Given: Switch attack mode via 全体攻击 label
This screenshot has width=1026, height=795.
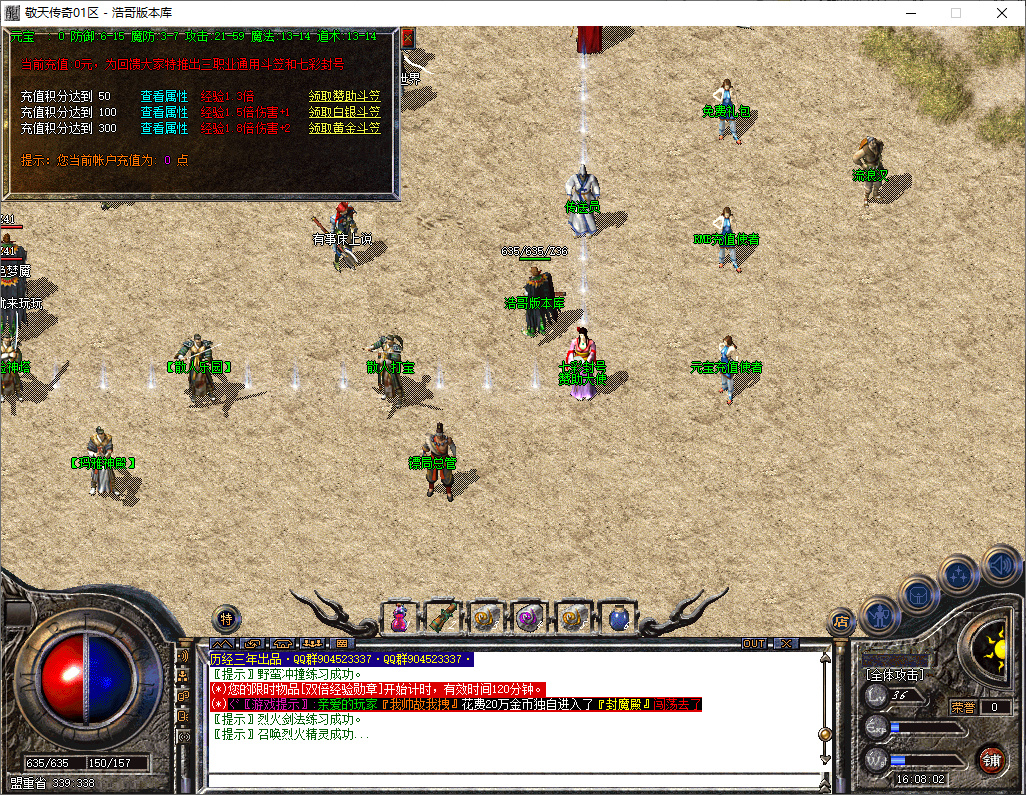Looking at the screenshot, I should (894, 675).
